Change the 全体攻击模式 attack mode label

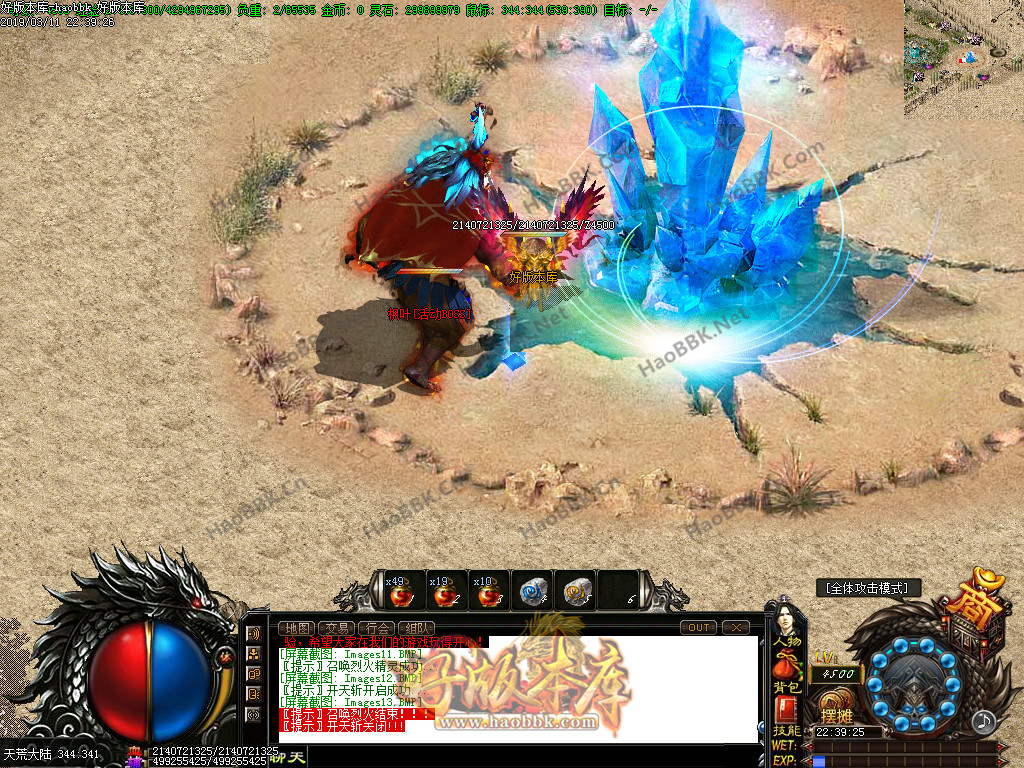(868, 588)
